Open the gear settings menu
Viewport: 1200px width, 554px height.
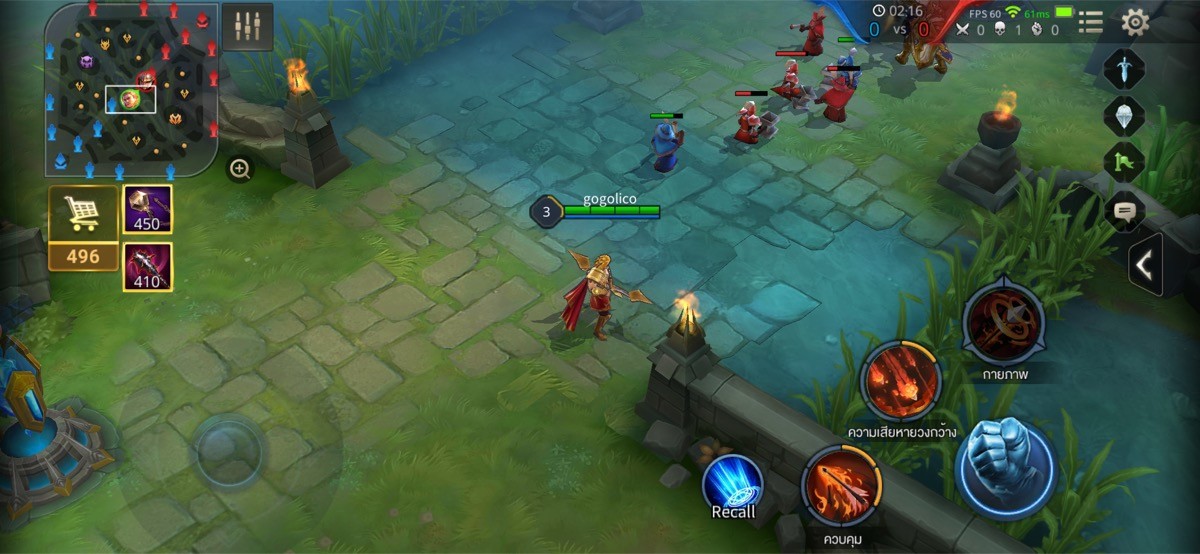tap(1134, 22)
